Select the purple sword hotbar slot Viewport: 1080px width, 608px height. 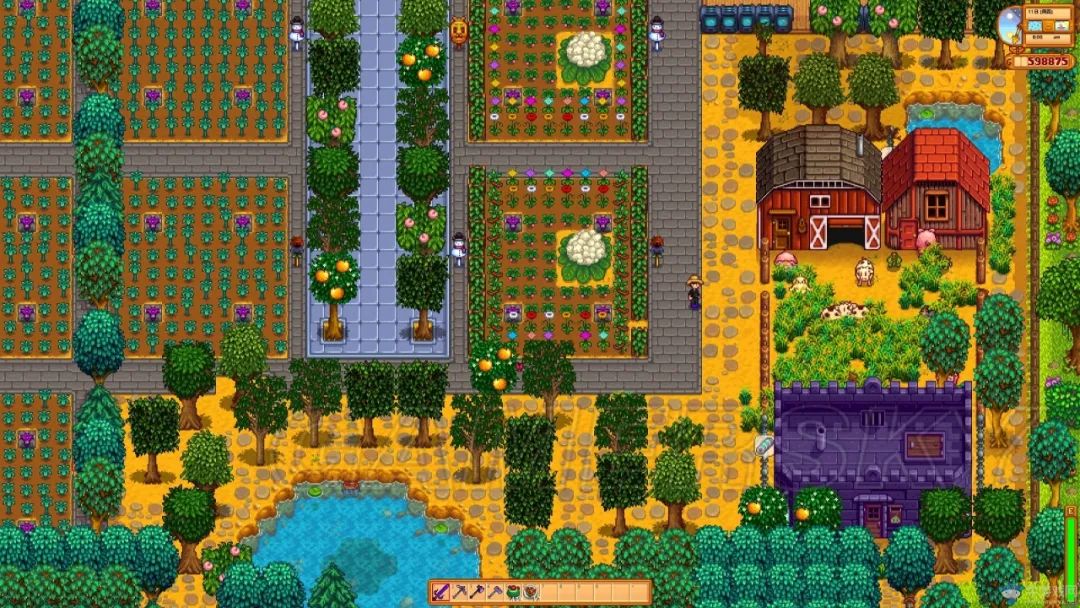point(442,592)
